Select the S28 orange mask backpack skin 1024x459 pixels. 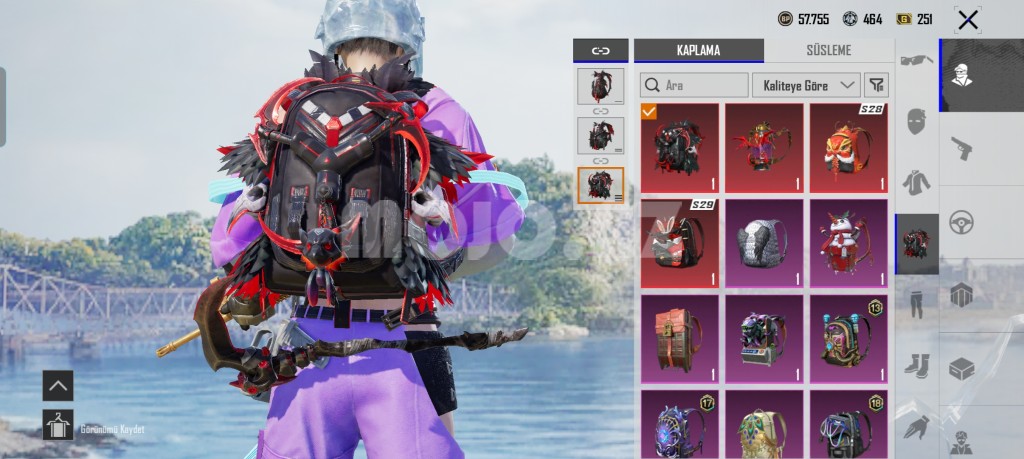849,146
